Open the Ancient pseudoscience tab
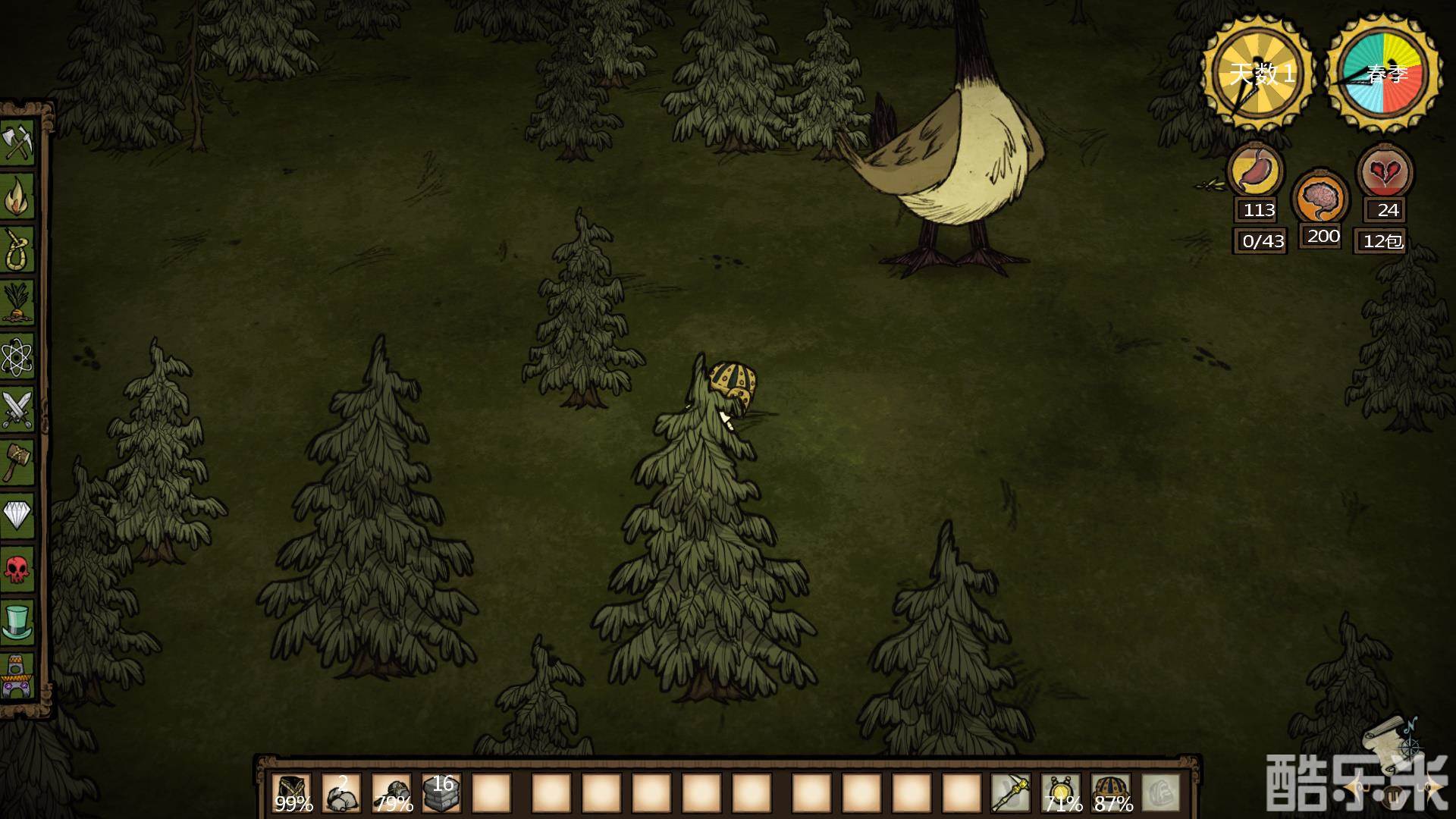 (x=17, y=676)
